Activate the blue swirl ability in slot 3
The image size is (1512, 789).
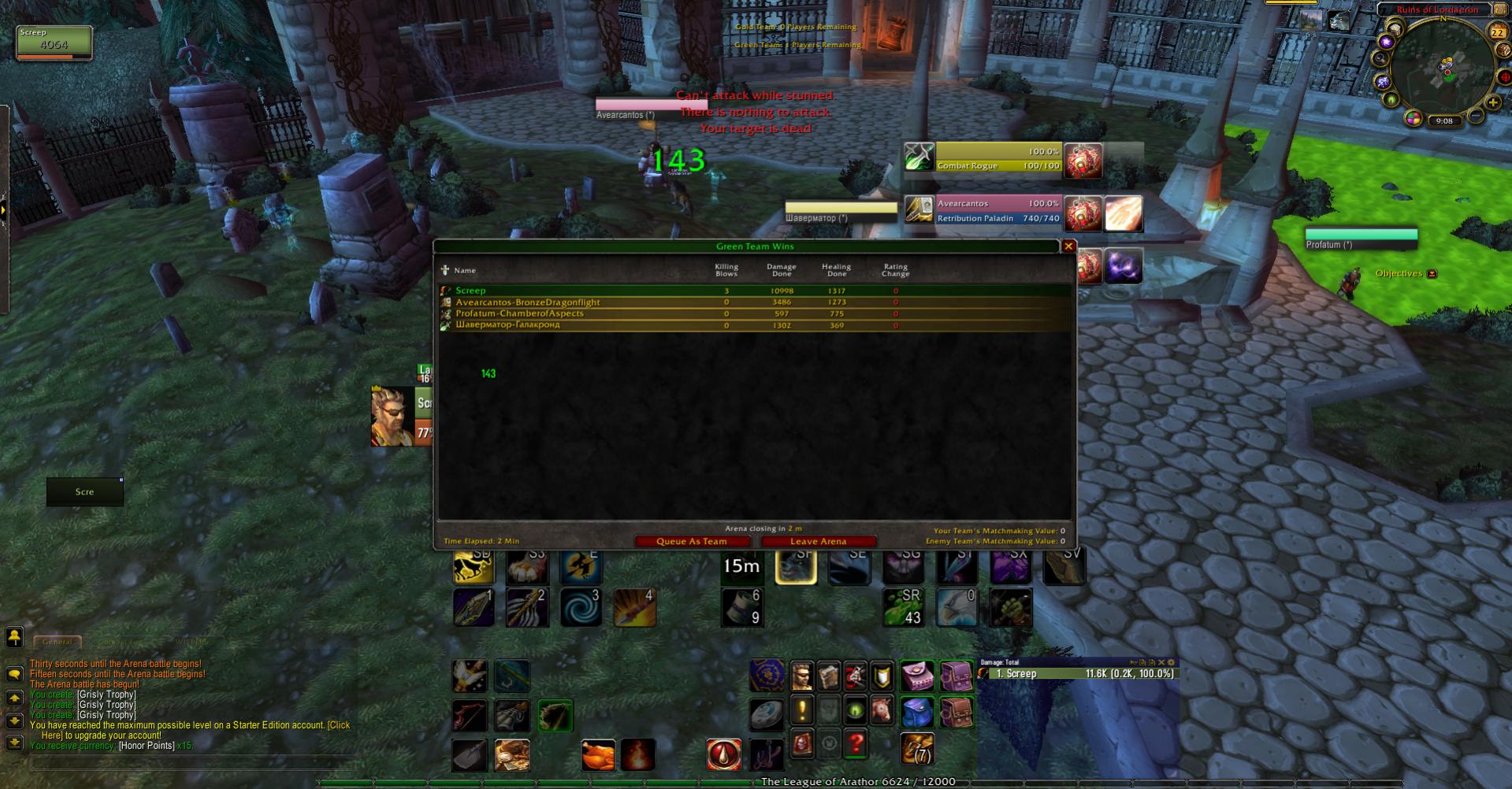click(x=581, y=607)
